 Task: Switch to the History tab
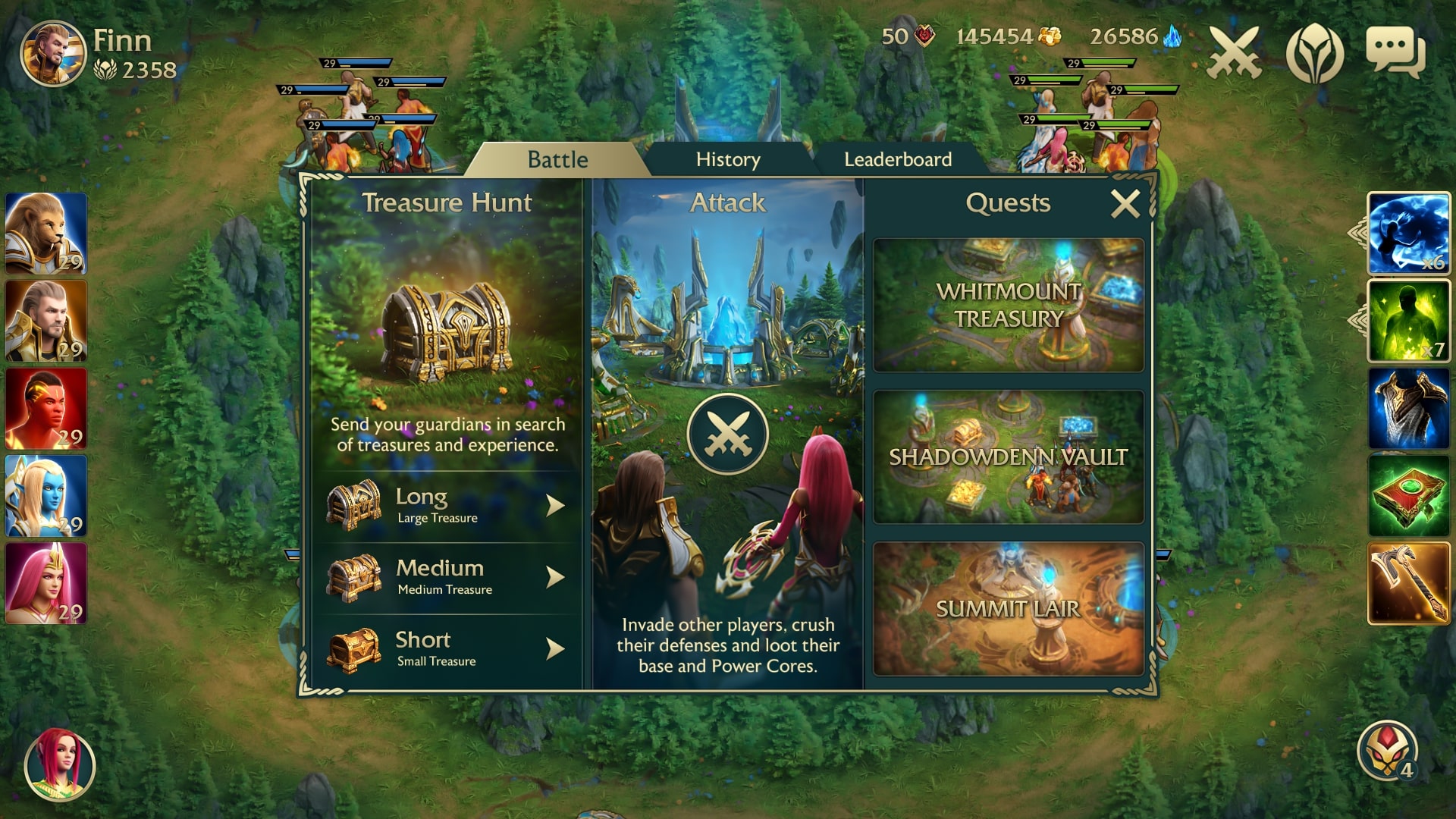[727, 159]
